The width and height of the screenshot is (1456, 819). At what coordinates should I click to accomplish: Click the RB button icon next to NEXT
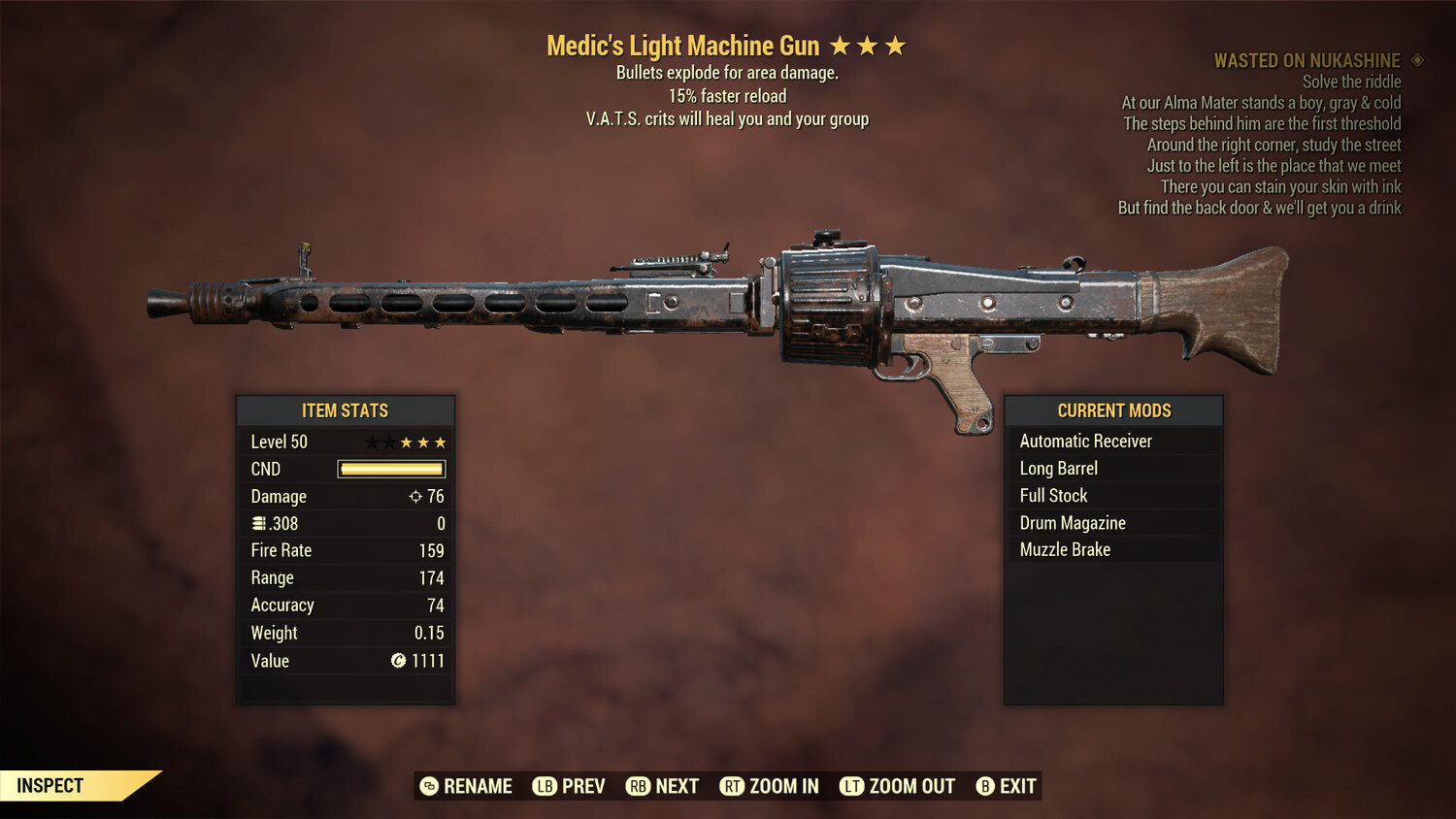[639, 786]
